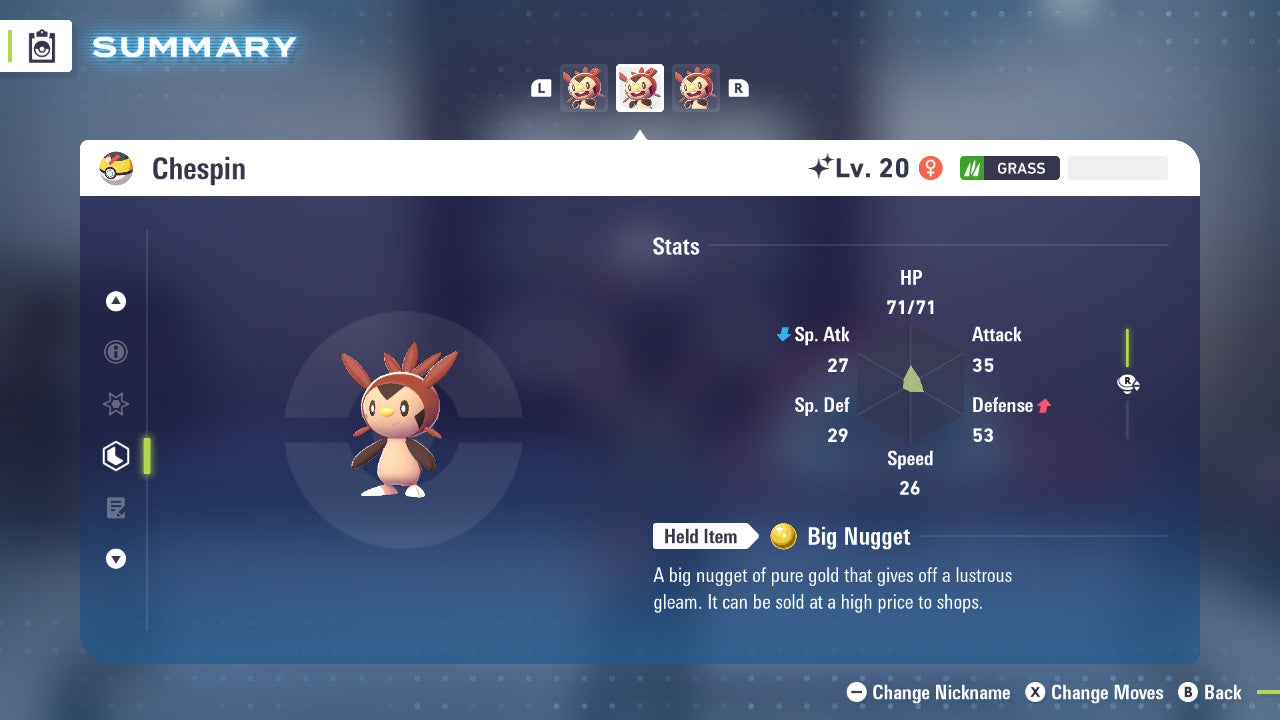The width and height of the screenshot is (1280, 720).
Task: Select the star/ribbons page in the sidebar
Action: [x=115, y=404]
